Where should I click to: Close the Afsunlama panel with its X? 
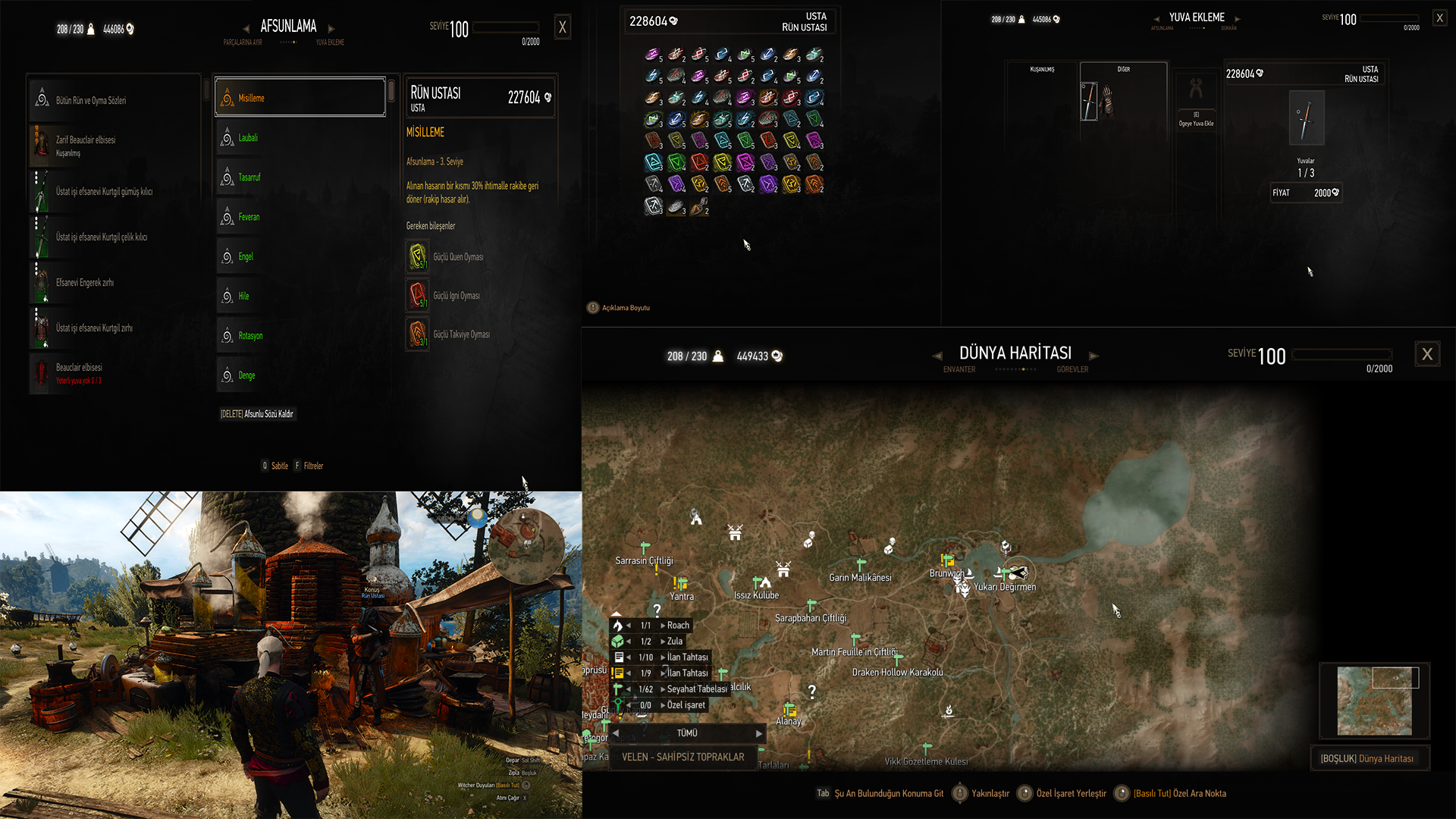562,28
